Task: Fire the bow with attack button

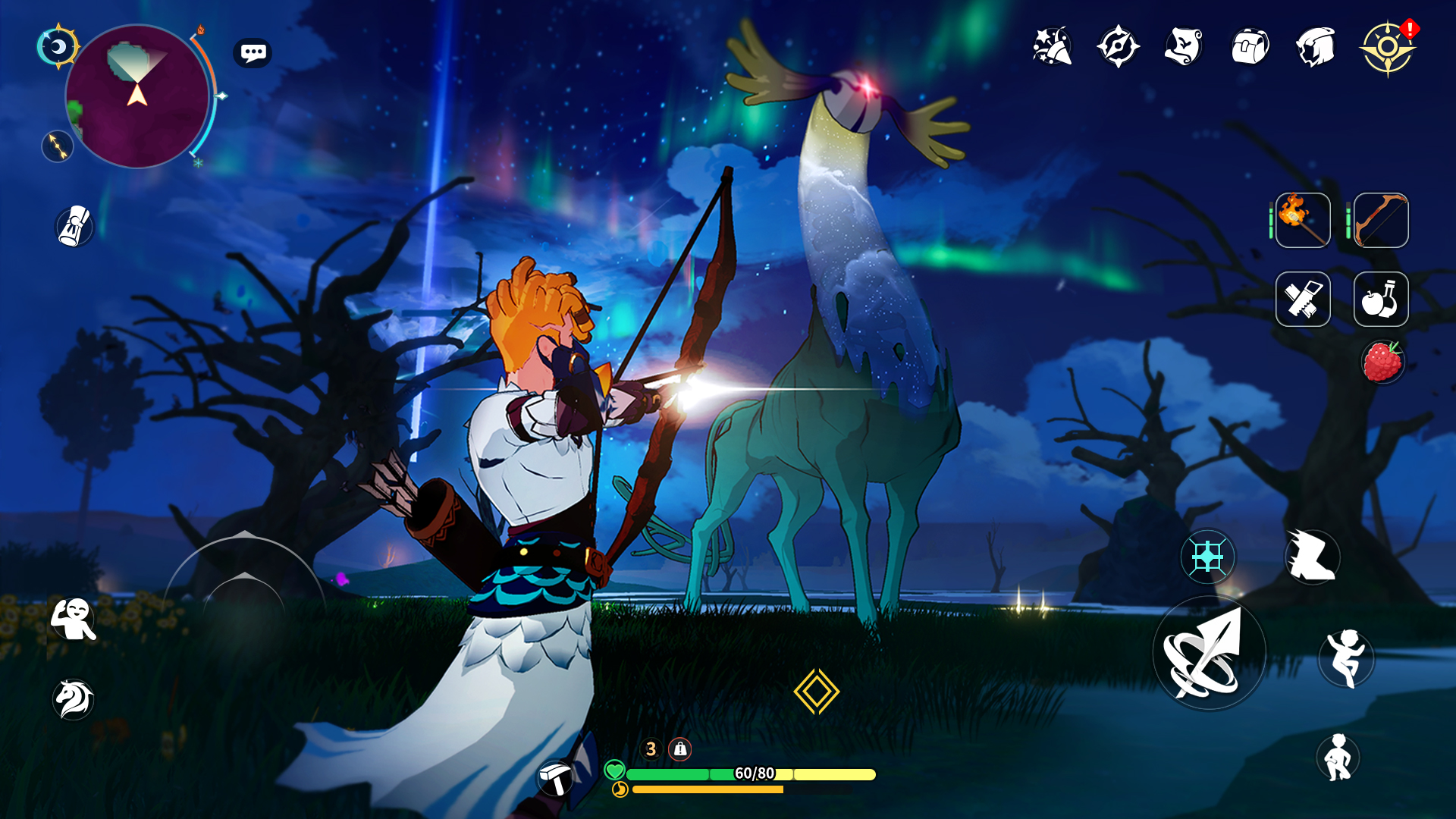Action: (x=1209, y=654)
